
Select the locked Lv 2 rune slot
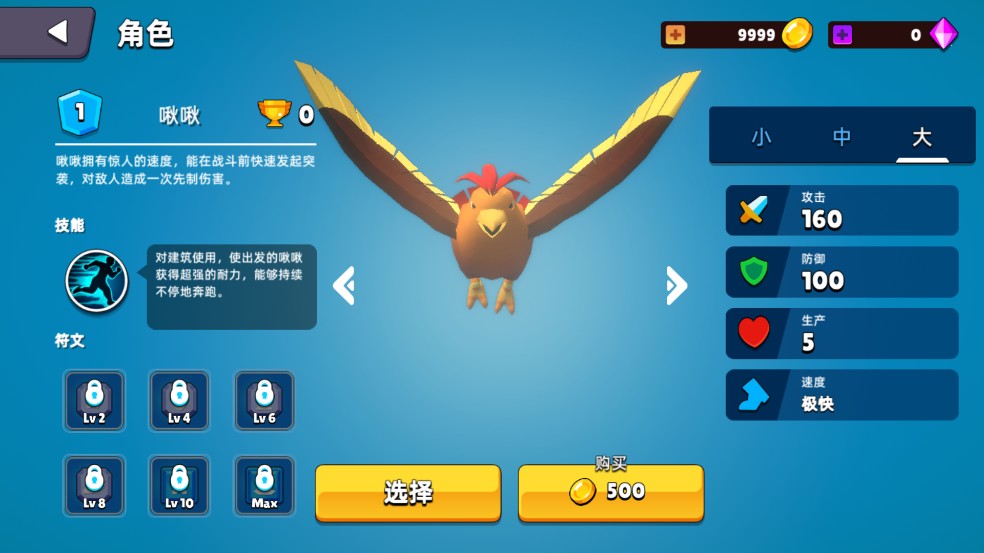pos(94,401)
